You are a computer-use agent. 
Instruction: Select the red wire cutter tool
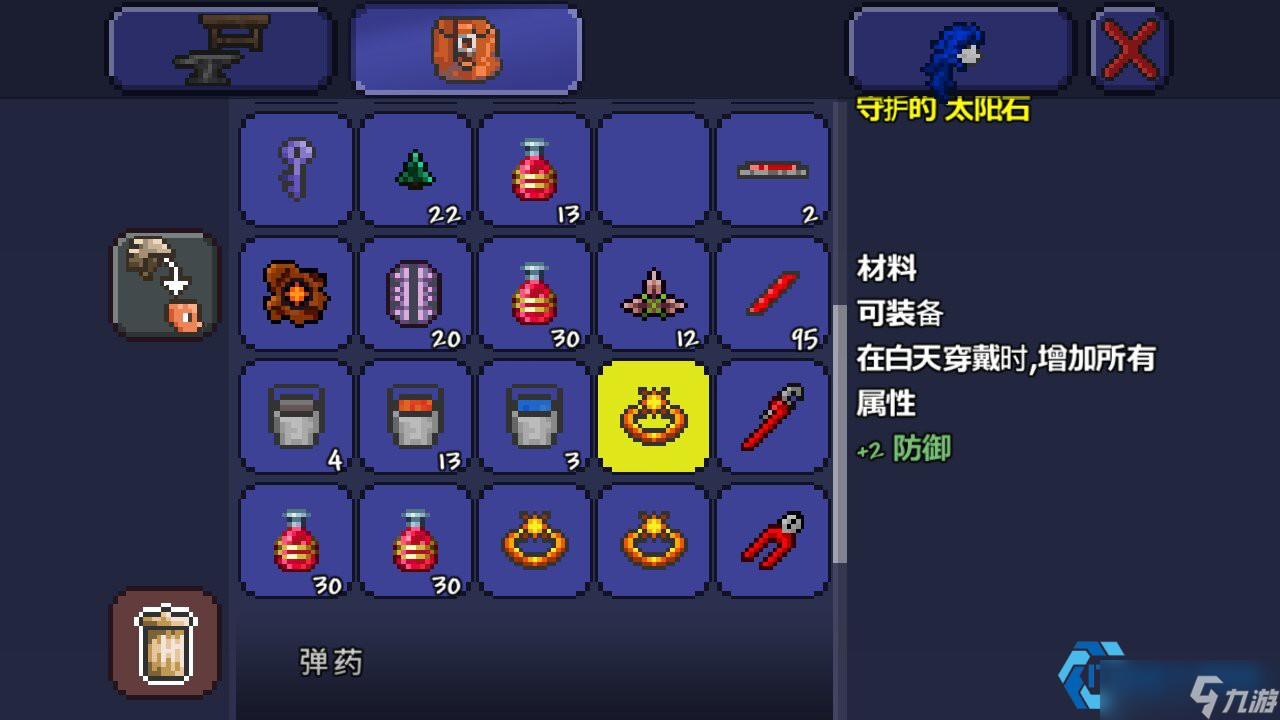(773, 540)
